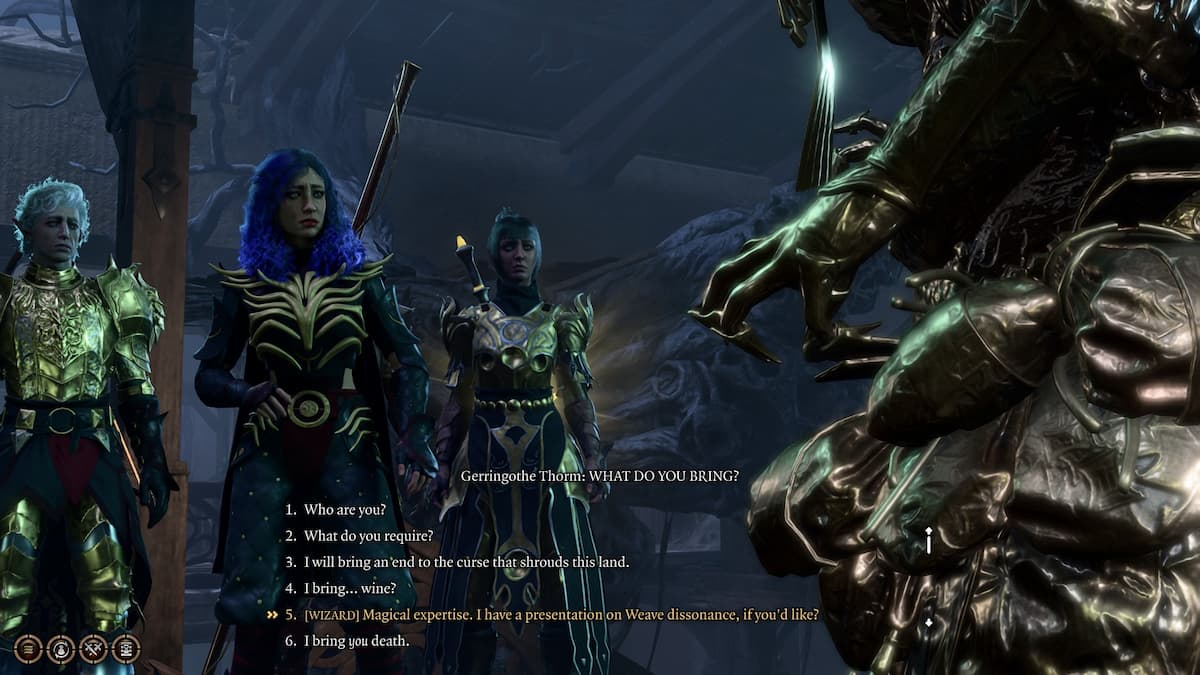Open the dialogue history scroll icon

click(126, 649)
